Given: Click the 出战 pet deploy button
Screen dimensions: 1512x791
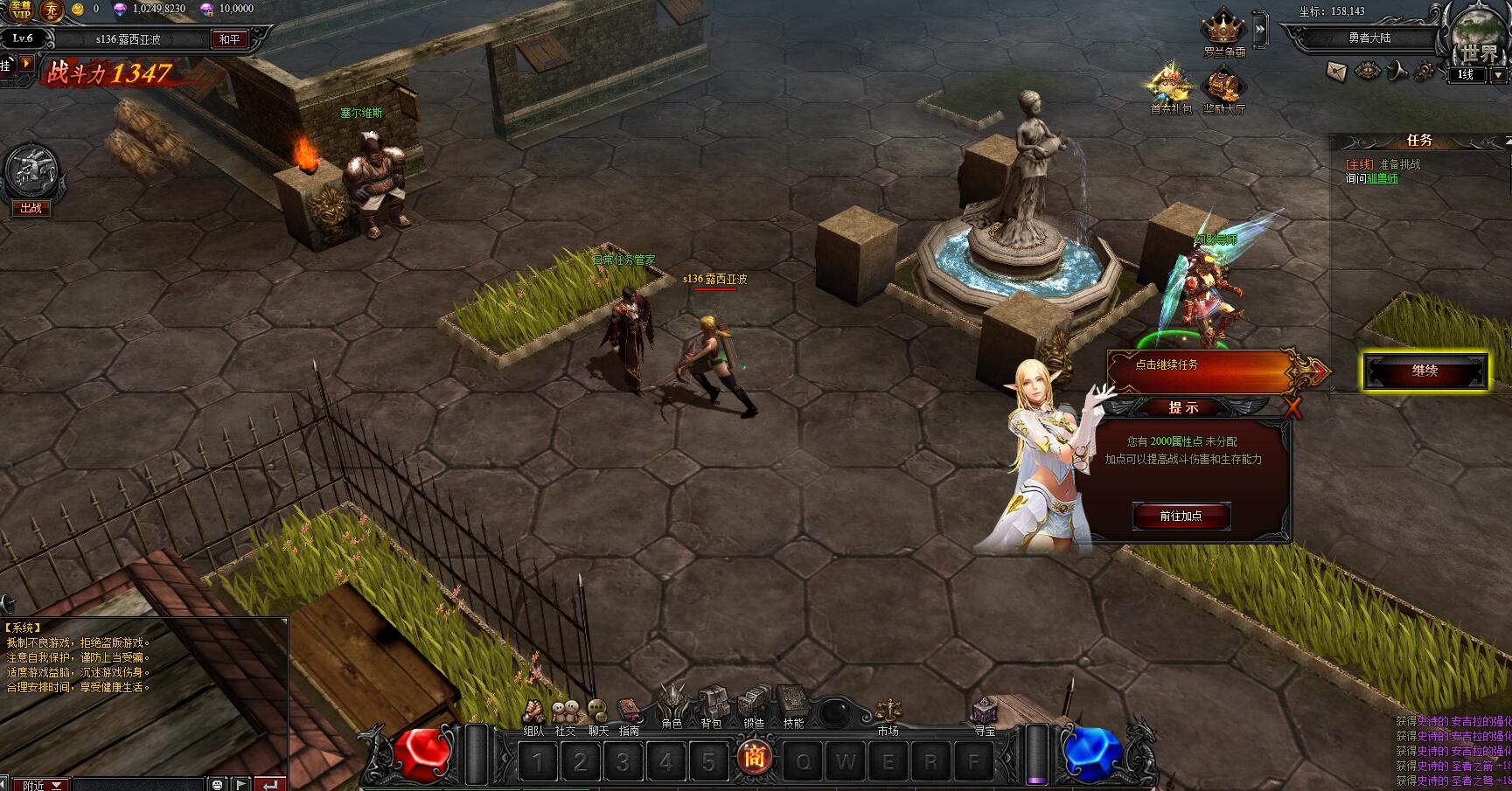Looking at the screenshot, I should pyautogui.click(x=31, y=208).
